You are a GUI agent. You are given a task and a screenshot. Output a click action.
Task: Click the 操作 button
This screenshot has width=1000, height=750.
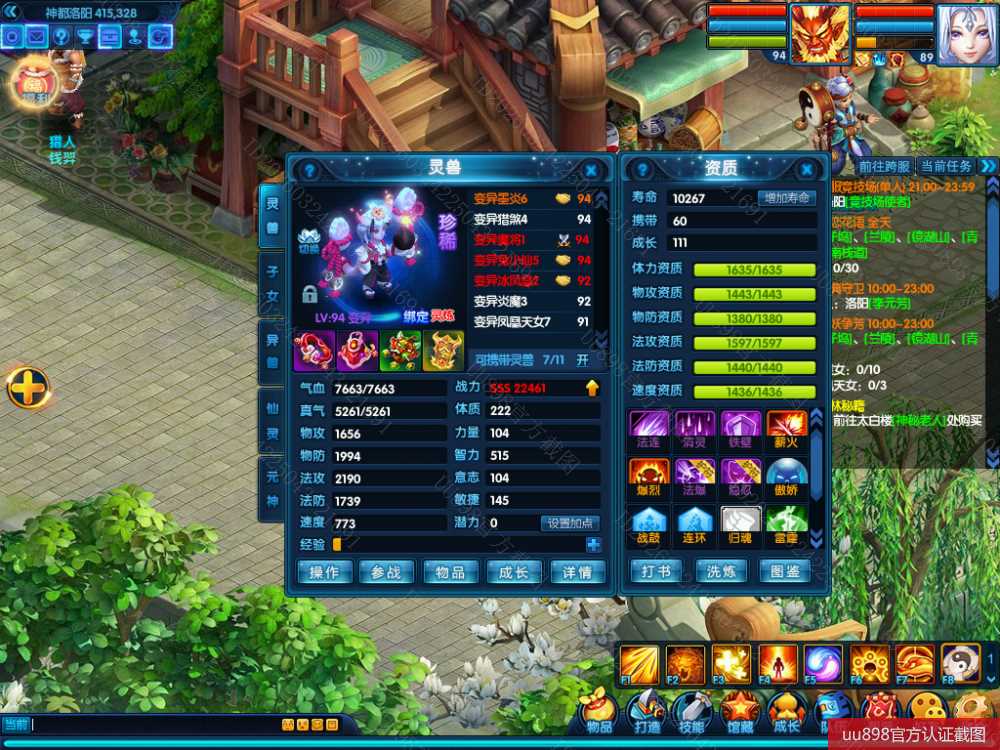[324, 572]
